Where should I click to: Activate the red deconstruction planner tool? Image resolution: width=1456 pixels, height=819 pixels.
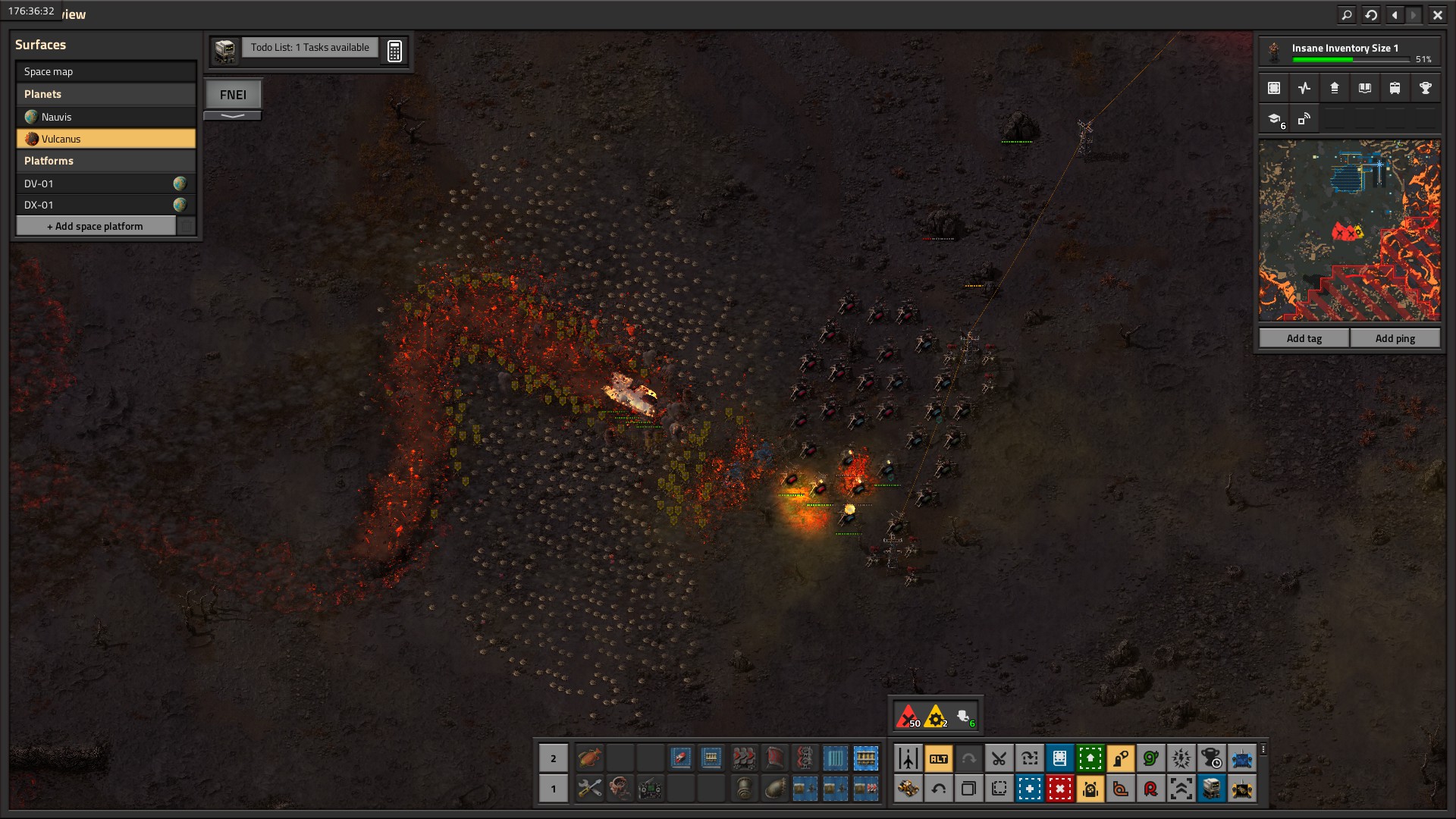[x=1059, y=789]
